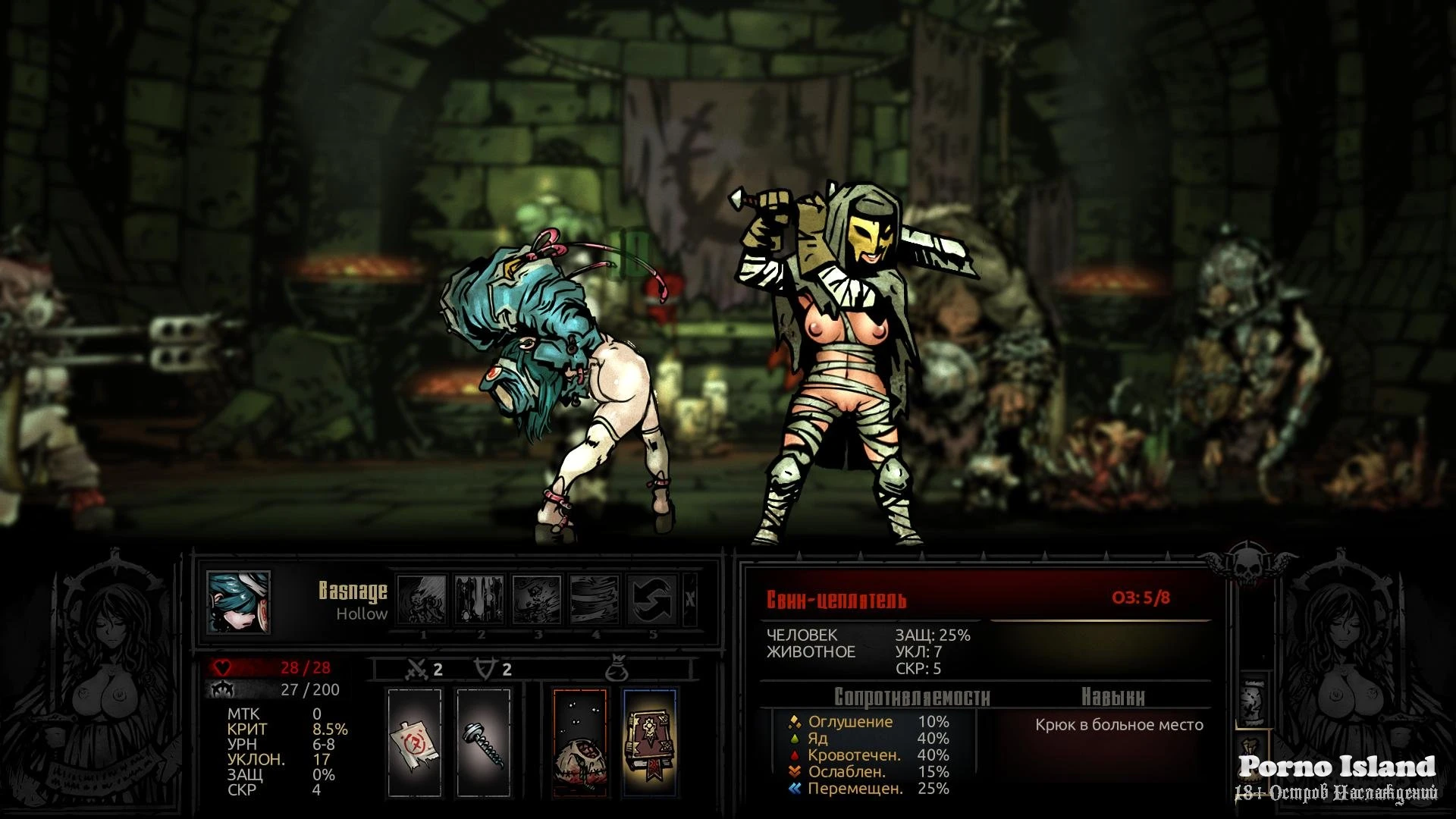
Task: Select the Basnage hero portrait
Action: (x=238, y=602)
